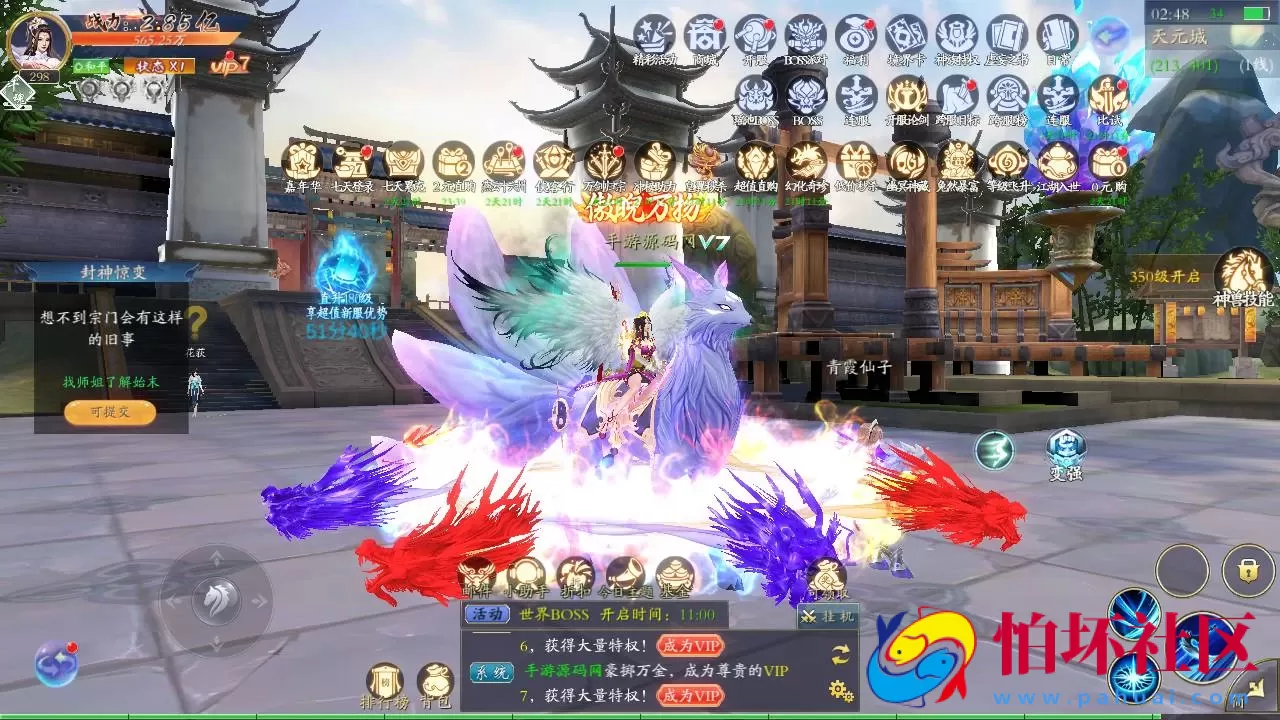Switch to the 活动 chat tab
Image resolution: width=1280 pixels, height=720 pixels.
pos(489,614)
